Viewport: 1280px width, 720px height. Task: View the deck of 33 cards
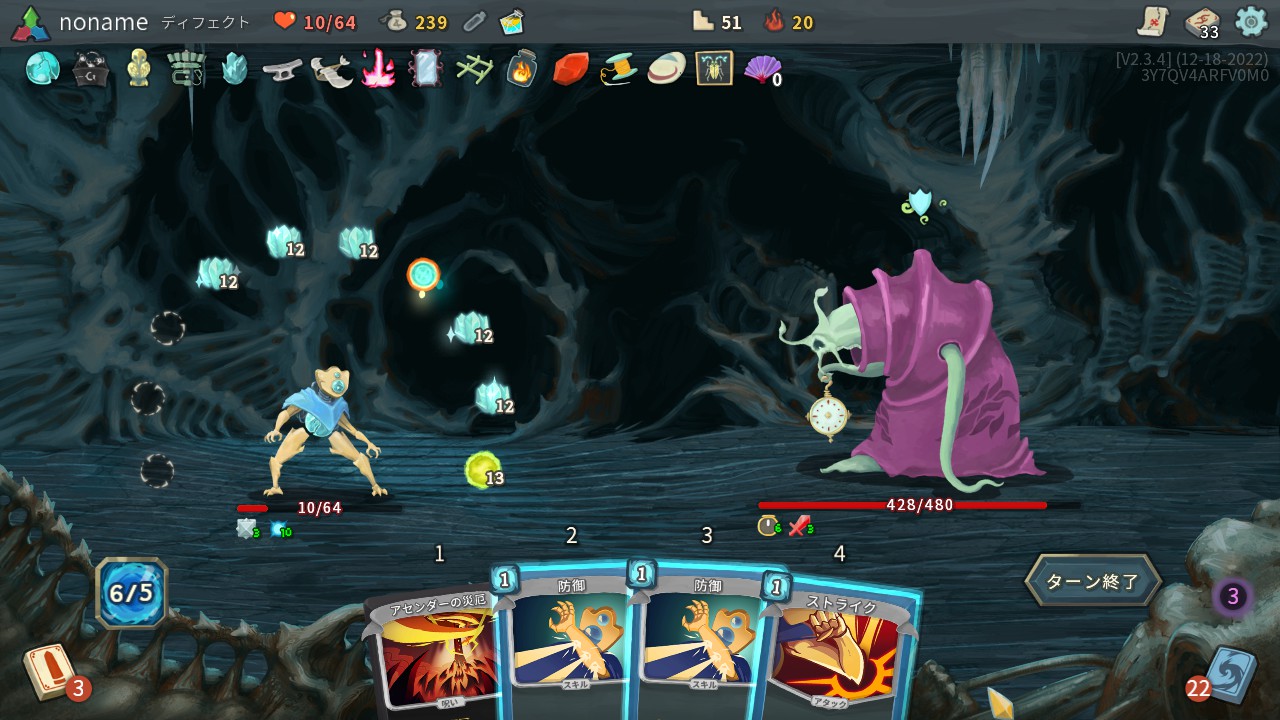click(x=1201, y=22)
